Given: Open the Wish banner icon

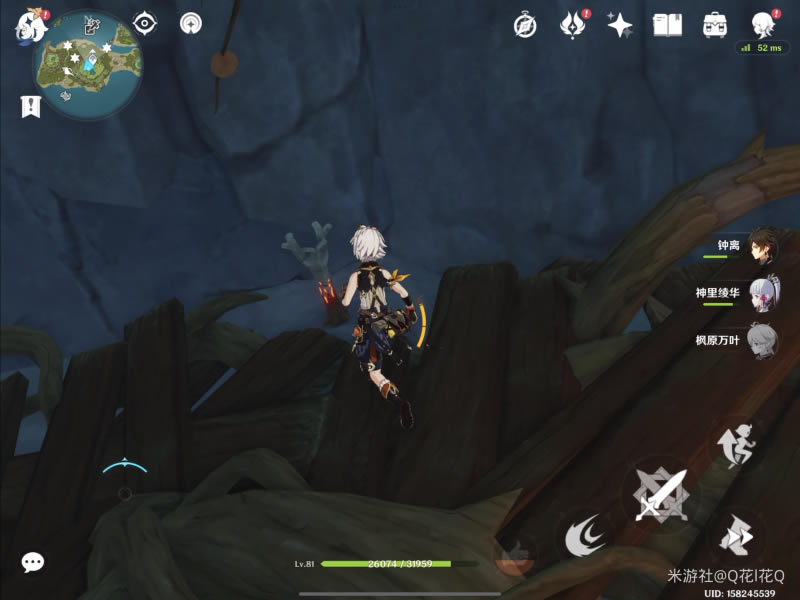Looking at the screenshot, I should pyautogui.click(x=572, y=25).
